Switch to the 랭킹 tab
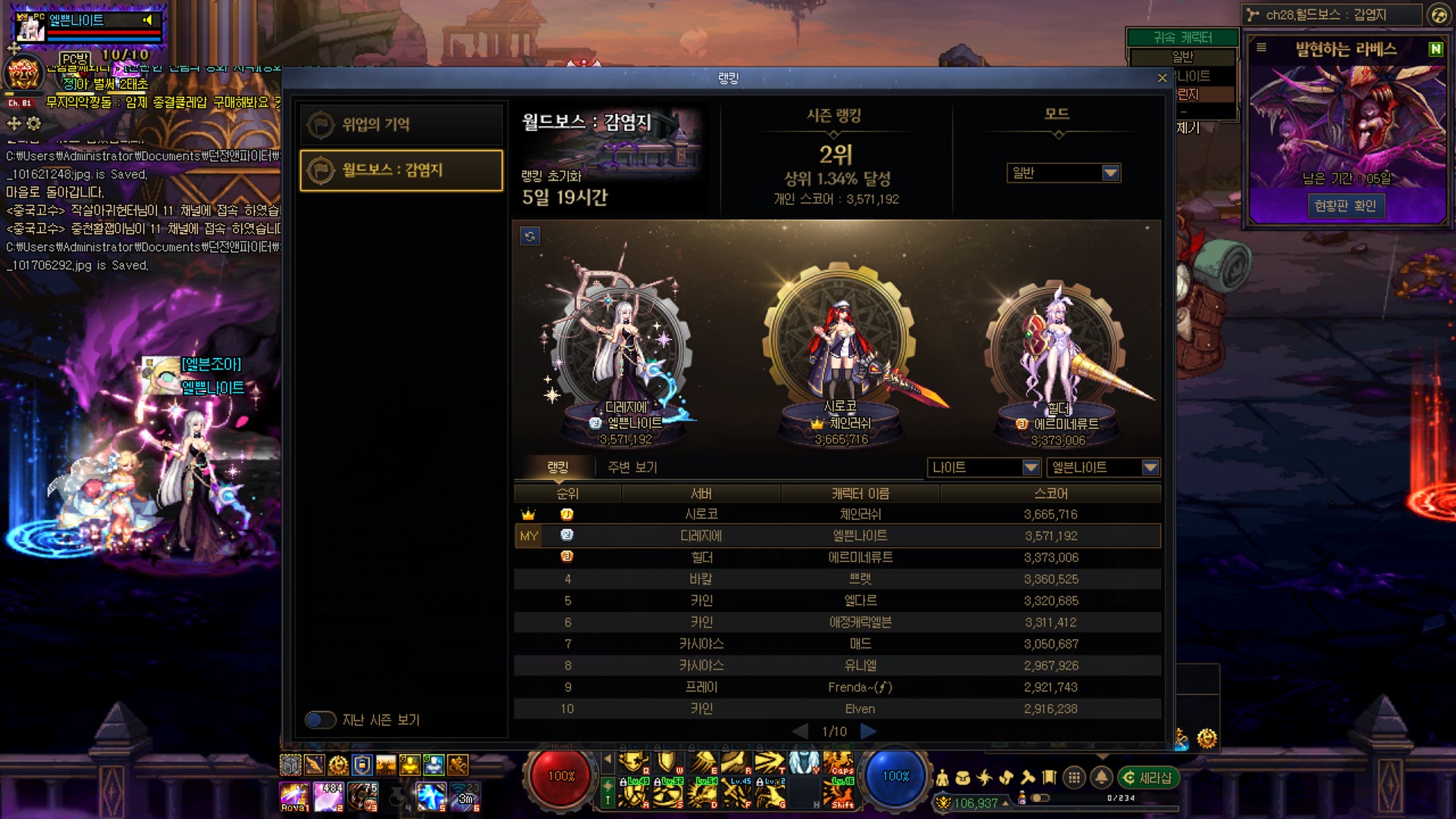The image size is (1456, 819). pos(557,467)
